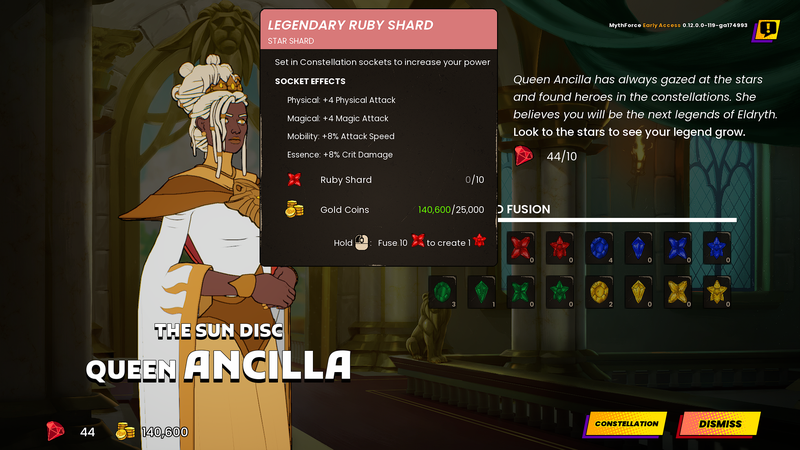This screenshot has height=450, width=800.
Task: Pick the green diamond-shaped emerald shard
Action: (483, 291)
